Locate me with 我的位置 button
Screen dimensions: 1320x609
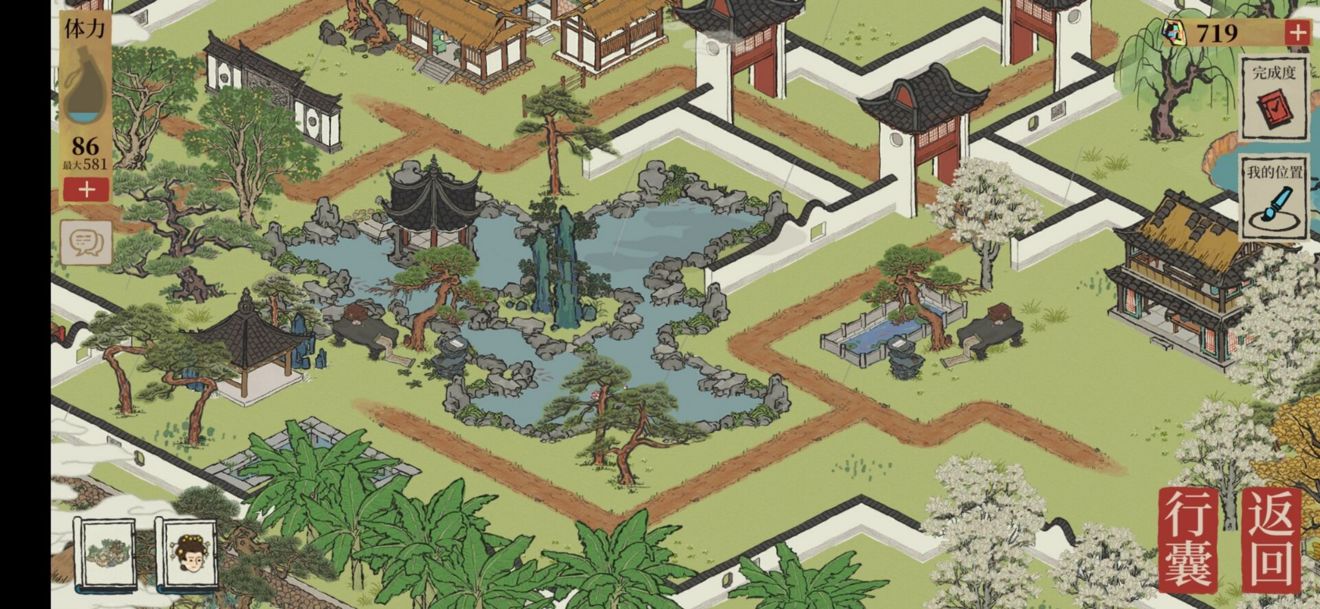tap(1273, 197)
